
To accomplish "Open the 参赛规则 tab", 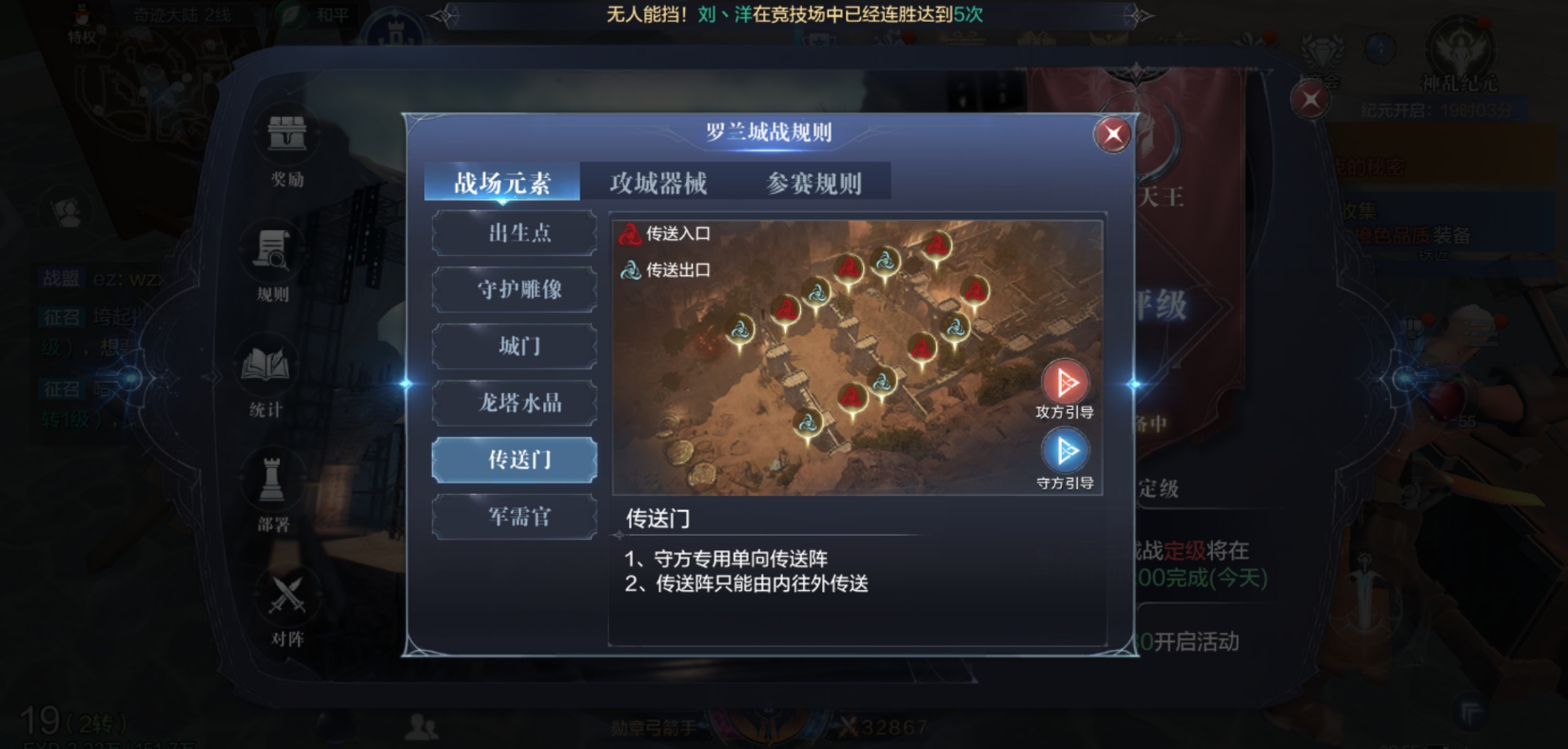I will click(x=813, y=183).
